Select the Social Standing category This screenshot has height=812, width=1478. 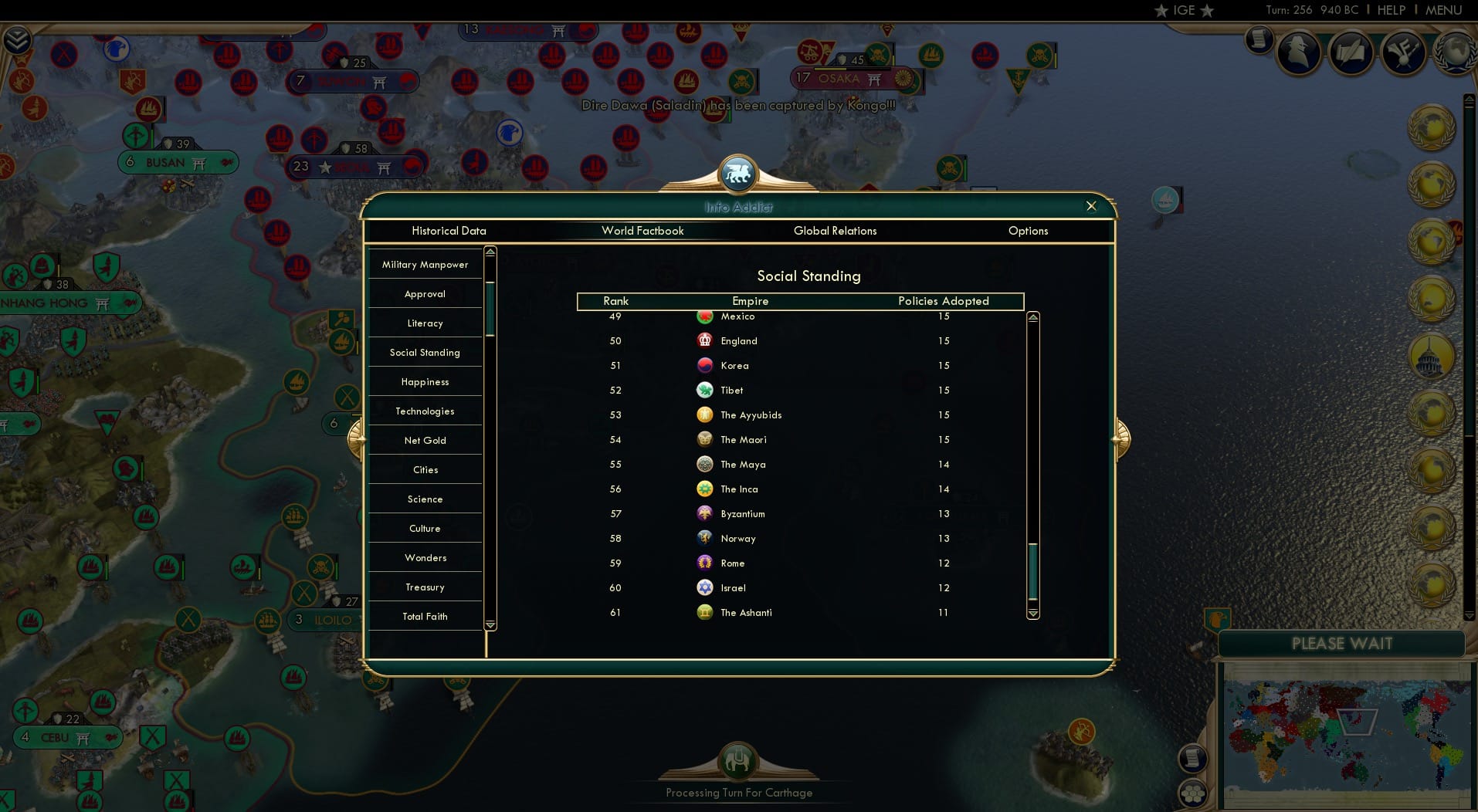tap(425, 352)
